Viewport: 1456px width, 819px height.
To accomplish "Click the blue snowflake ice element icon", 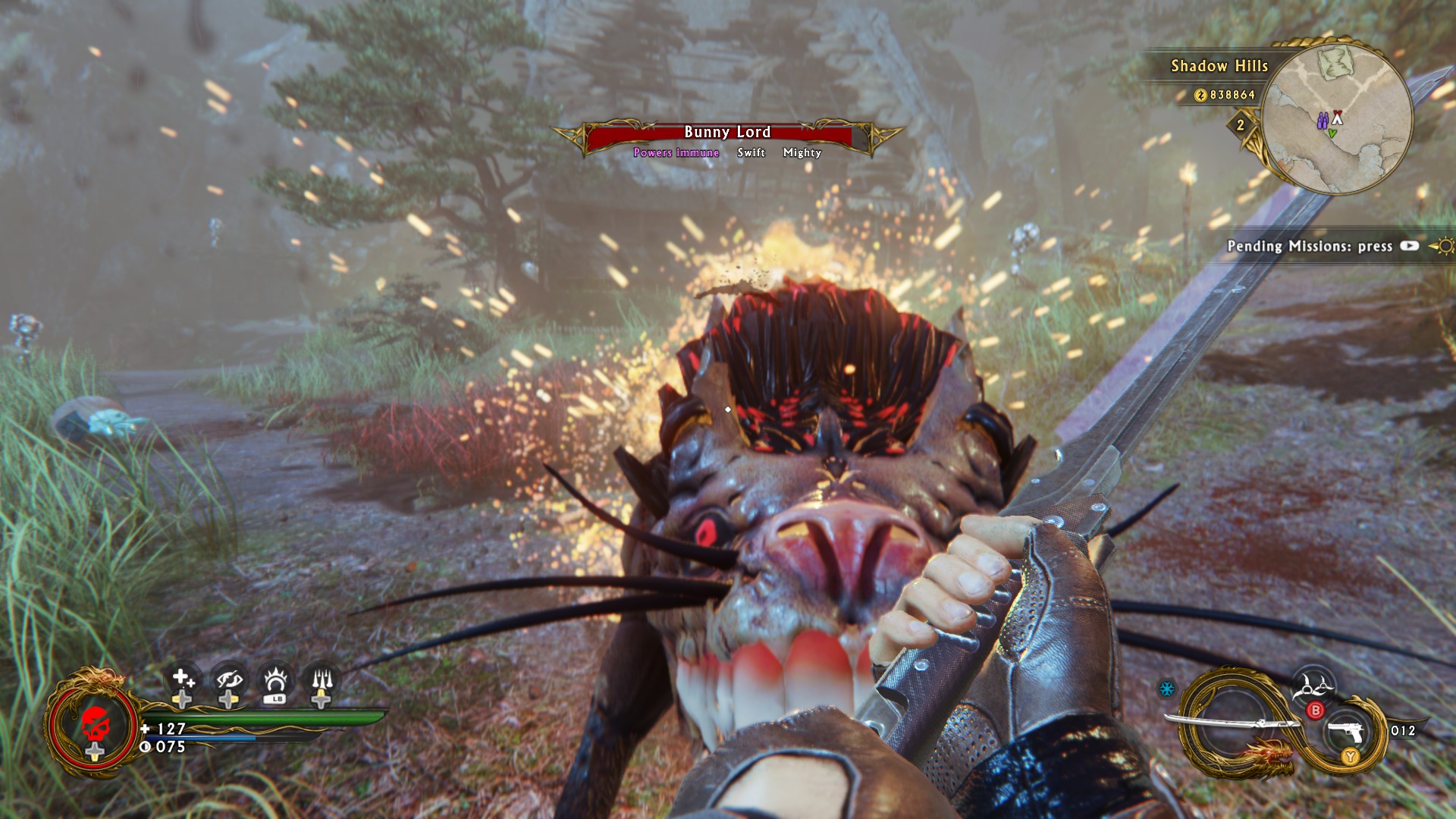I will pyautogui.click(x=1167, y=689).
